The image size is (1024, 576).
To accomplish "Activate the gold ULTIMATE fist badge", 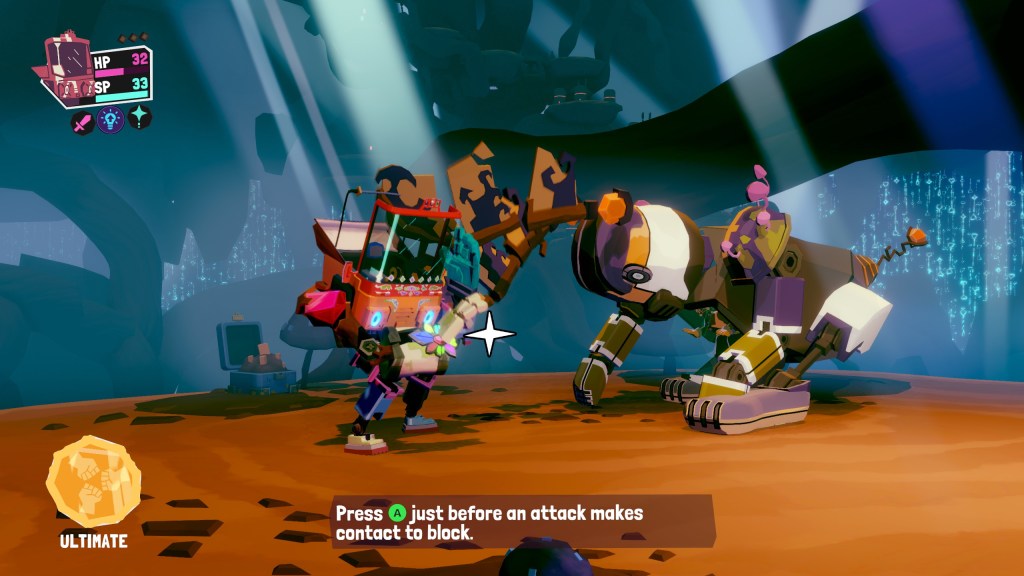I will (x=93, y=483).
